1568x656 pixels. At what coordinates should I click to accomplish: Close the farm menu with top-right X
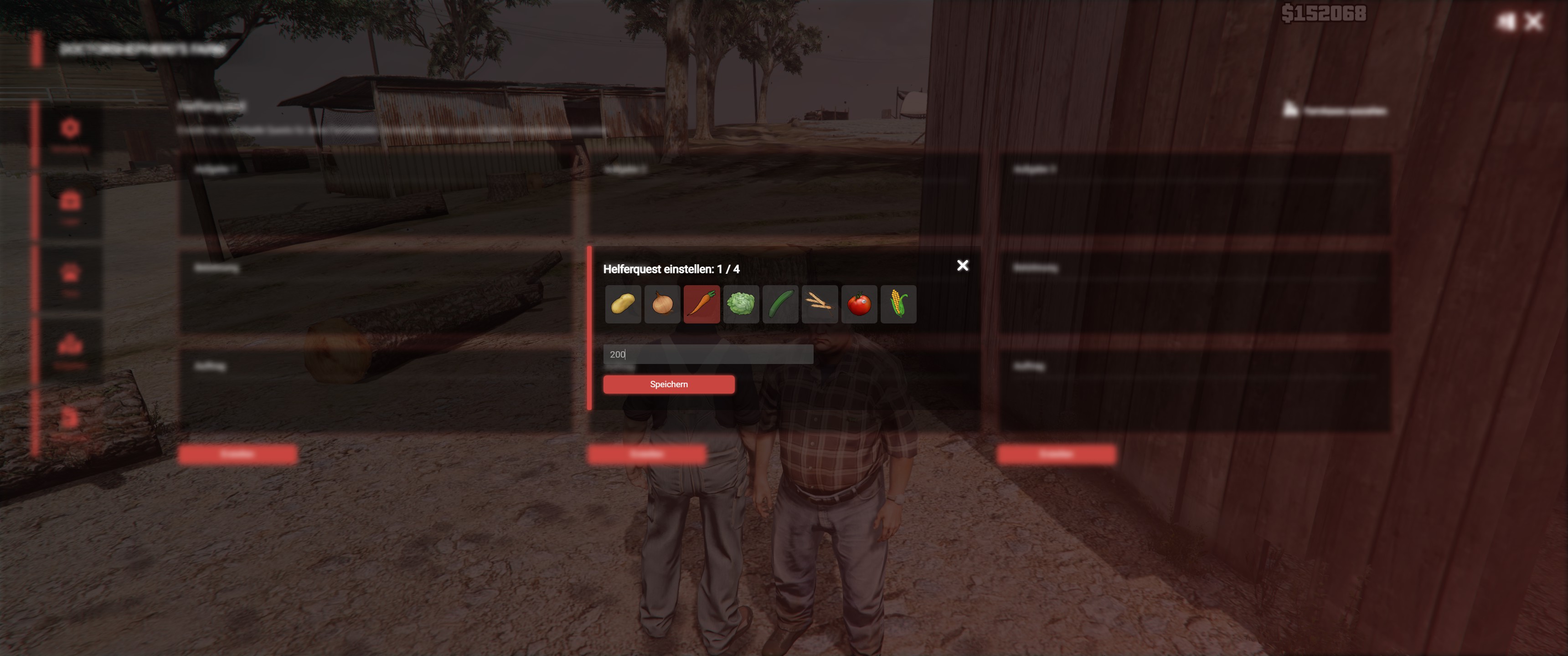pos(1533,22)
